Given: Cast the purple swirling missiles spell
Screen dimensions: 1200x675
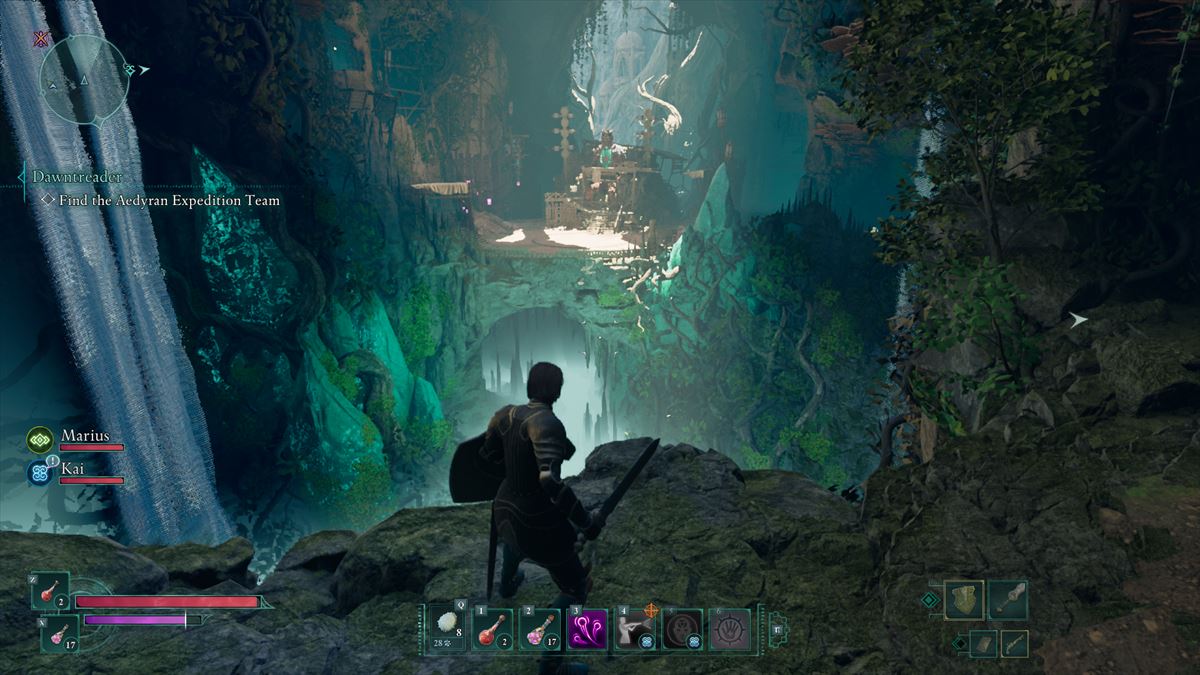Looking at the screenshot, I should pyautogui.click(x=587, y=630).
